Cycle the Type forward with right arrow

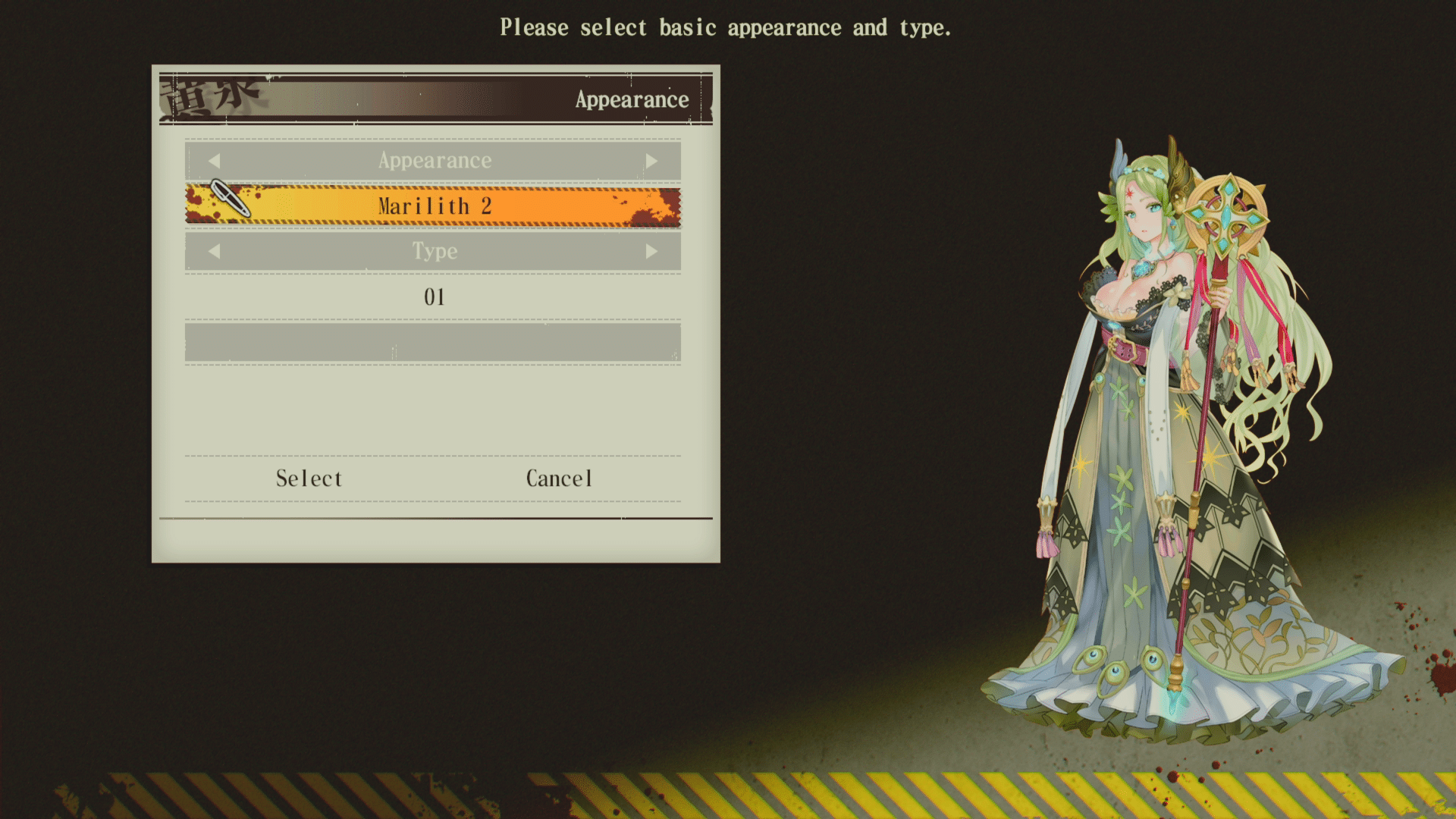[653, 251]
